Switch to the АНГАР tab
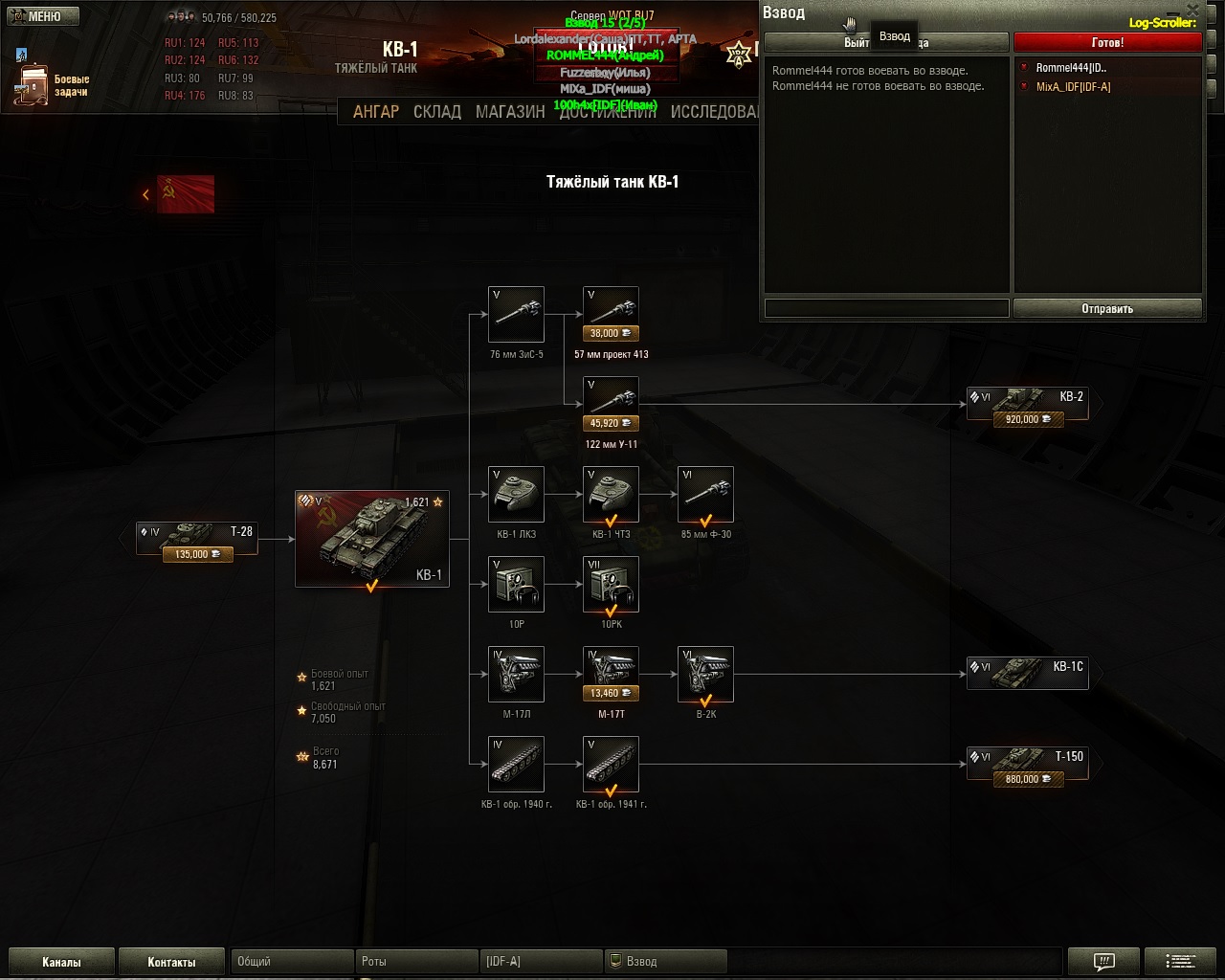The height and width of the screenshot is (980, 1225). pyautogui.click(x=375, y=112)
